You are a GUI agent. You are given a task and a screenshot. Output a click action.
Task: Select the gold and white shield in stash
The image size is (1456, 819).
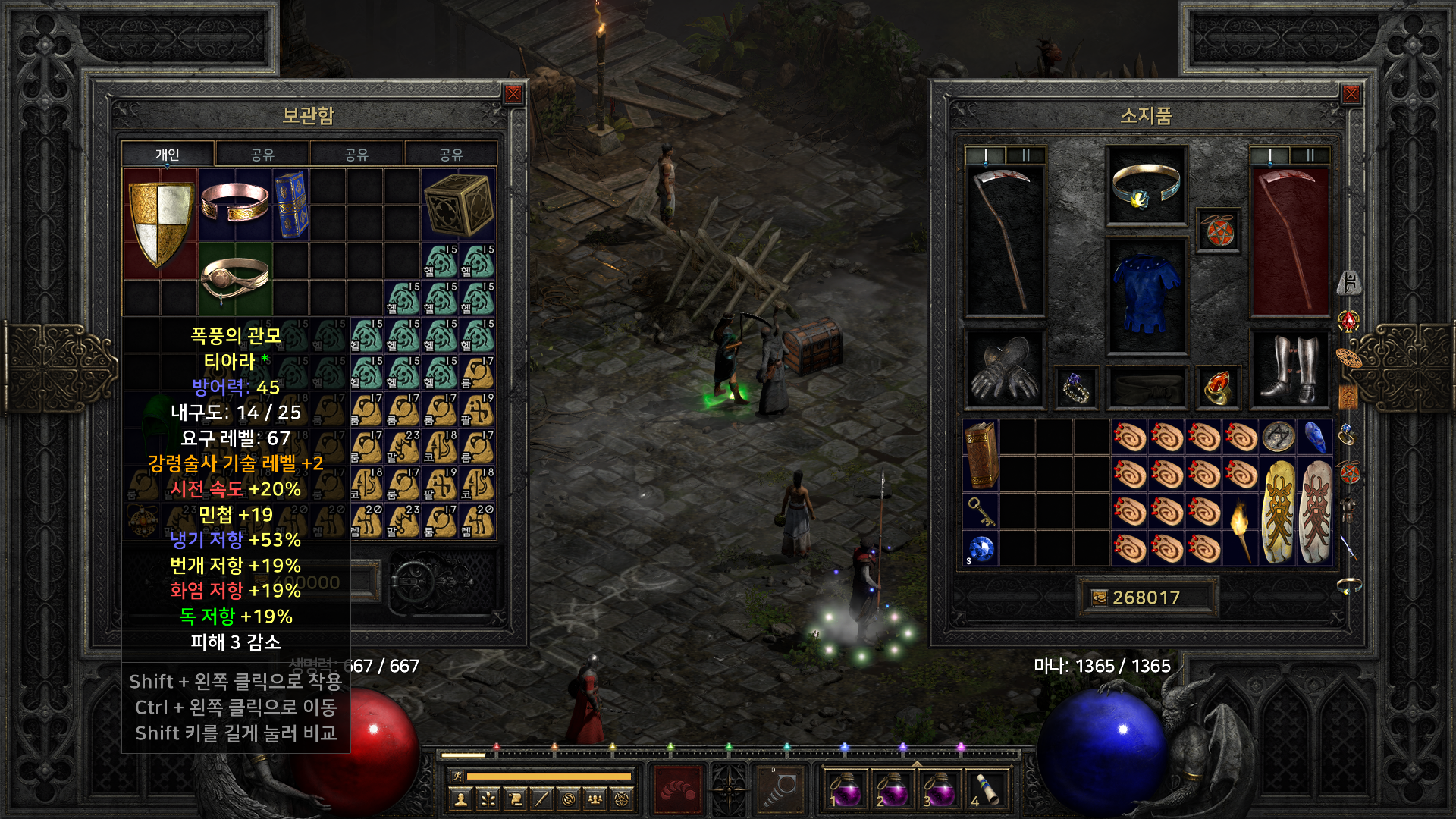(160, 223)
